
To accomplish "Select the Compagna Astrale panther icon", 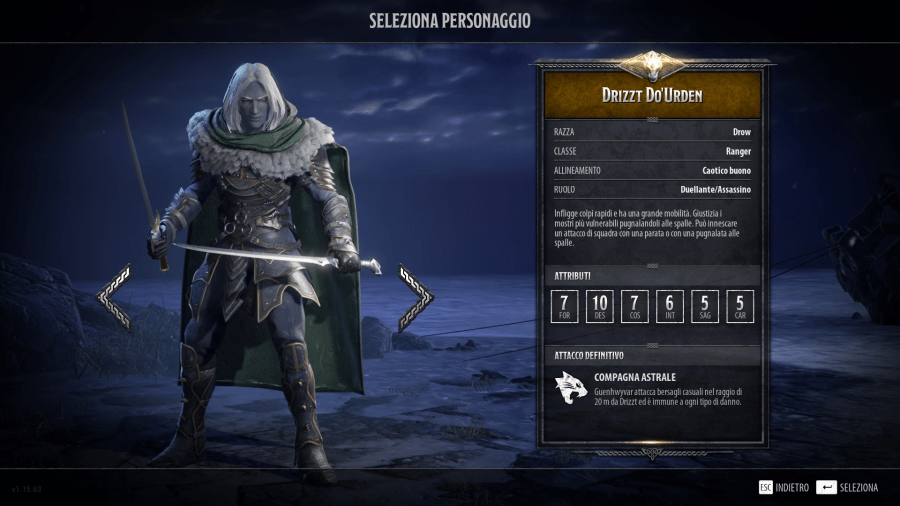I will point(571,390).
